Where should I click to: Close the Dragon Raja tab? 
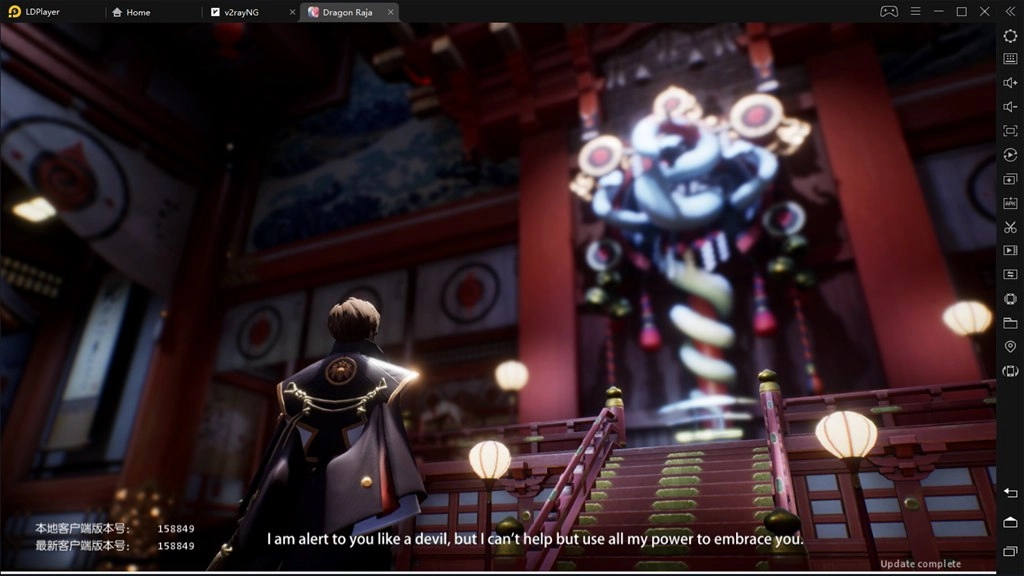pyautogui.click(x=389, y=12)
